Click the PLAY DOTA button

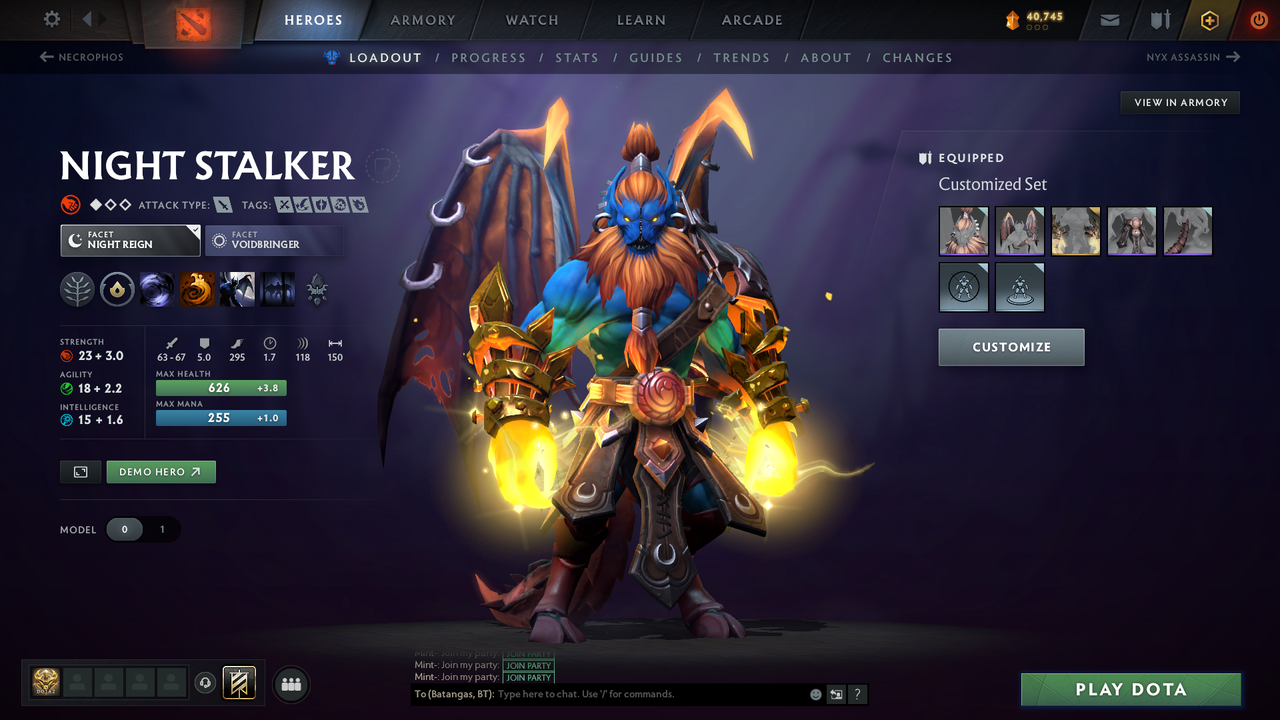(1130, 689)
